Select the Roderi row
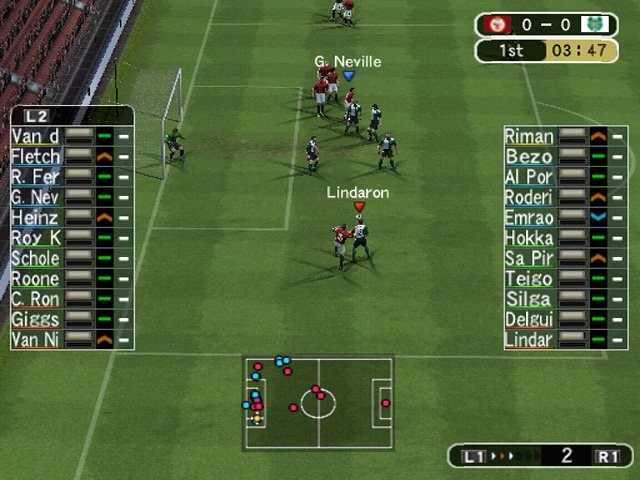640x480 pixels. [x=530, y=197]
